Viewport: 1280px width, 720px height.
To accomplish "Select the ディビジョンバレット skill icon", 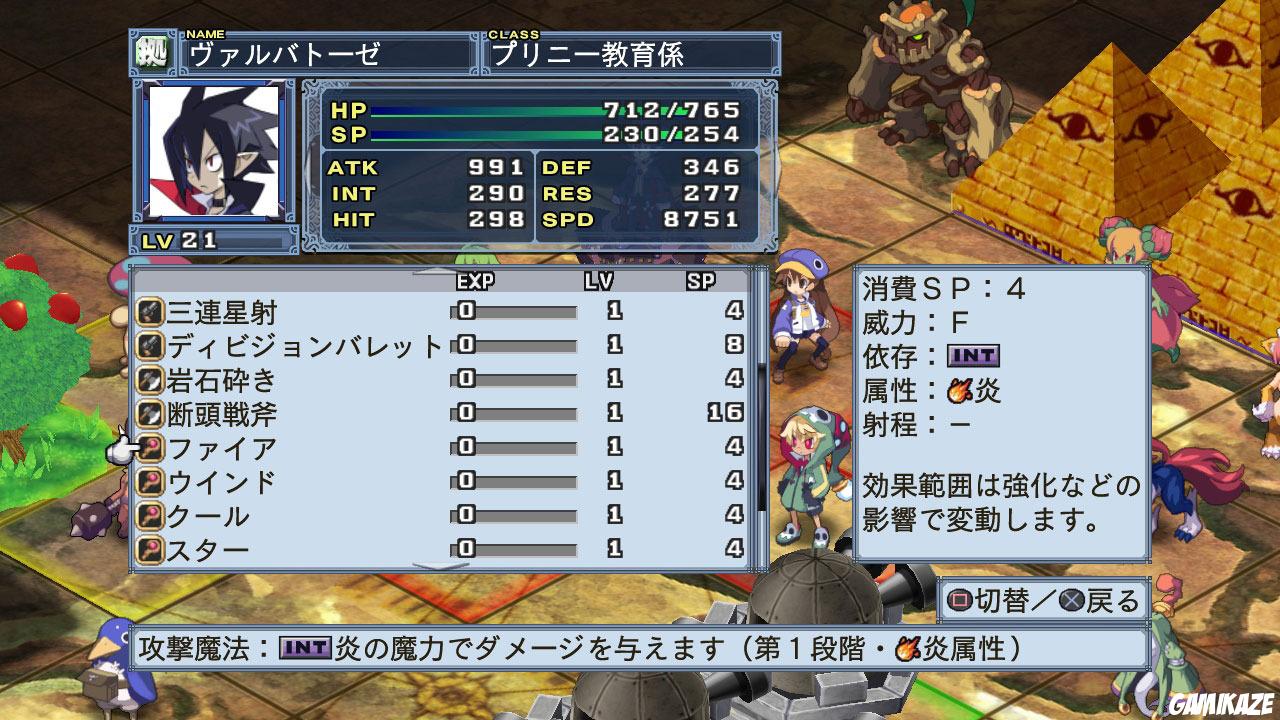I will point(150,347).
